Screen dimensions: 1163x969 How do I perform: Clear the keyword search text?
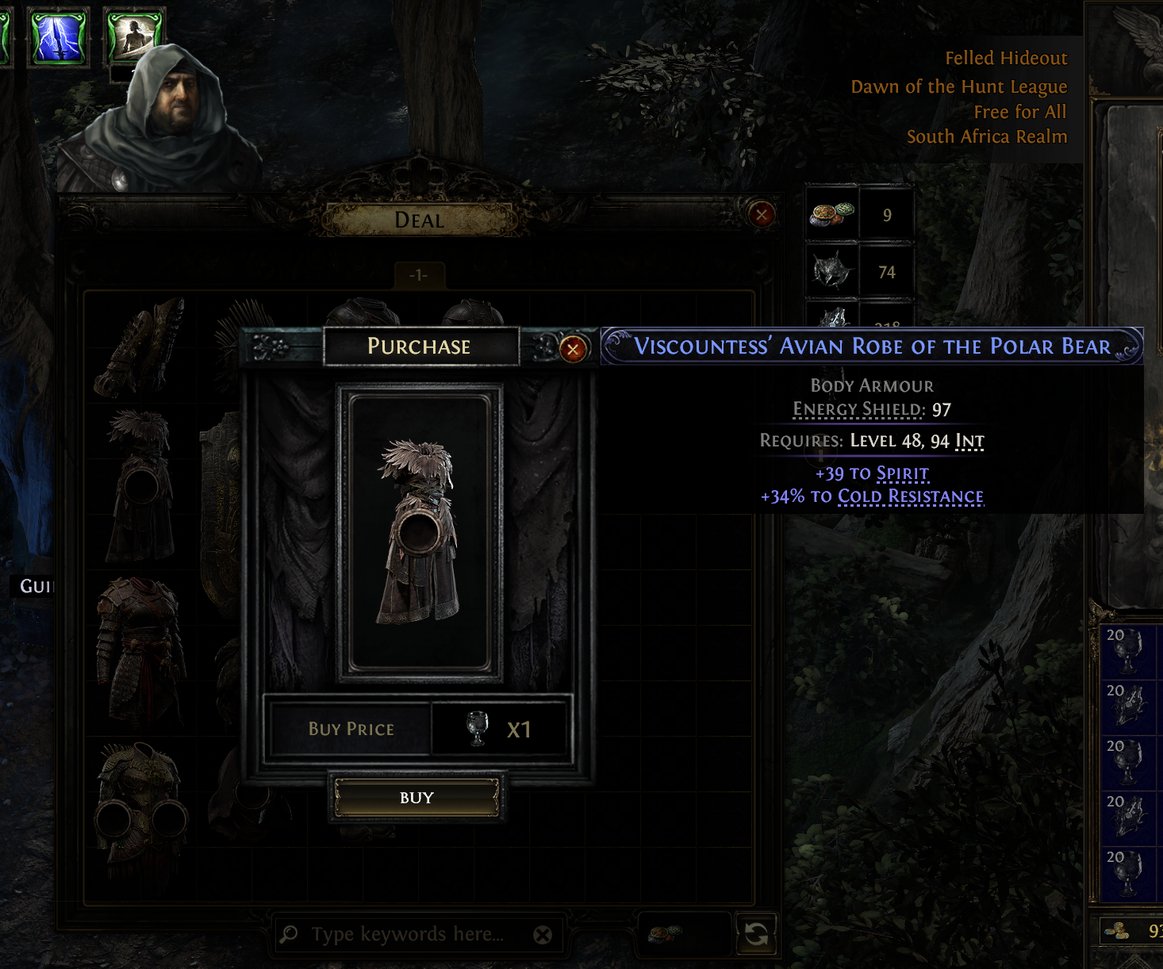coord(542,935)
